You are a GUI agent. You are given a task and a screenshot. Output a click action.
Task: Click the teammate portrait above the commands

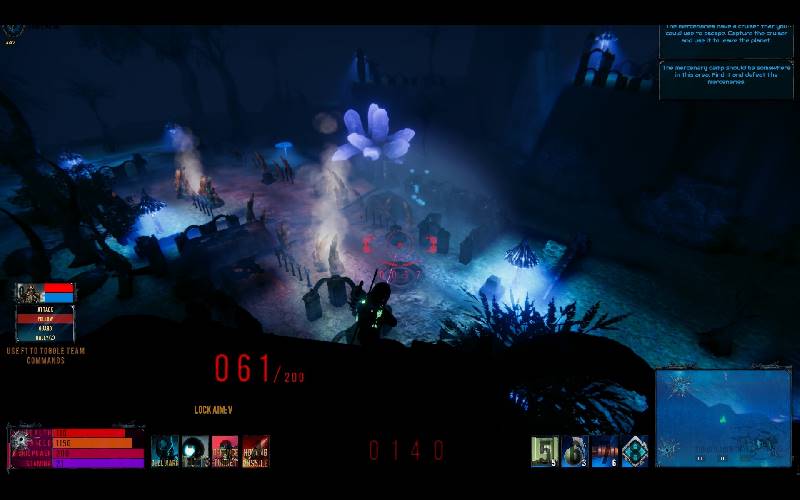[x=29, y=293]
